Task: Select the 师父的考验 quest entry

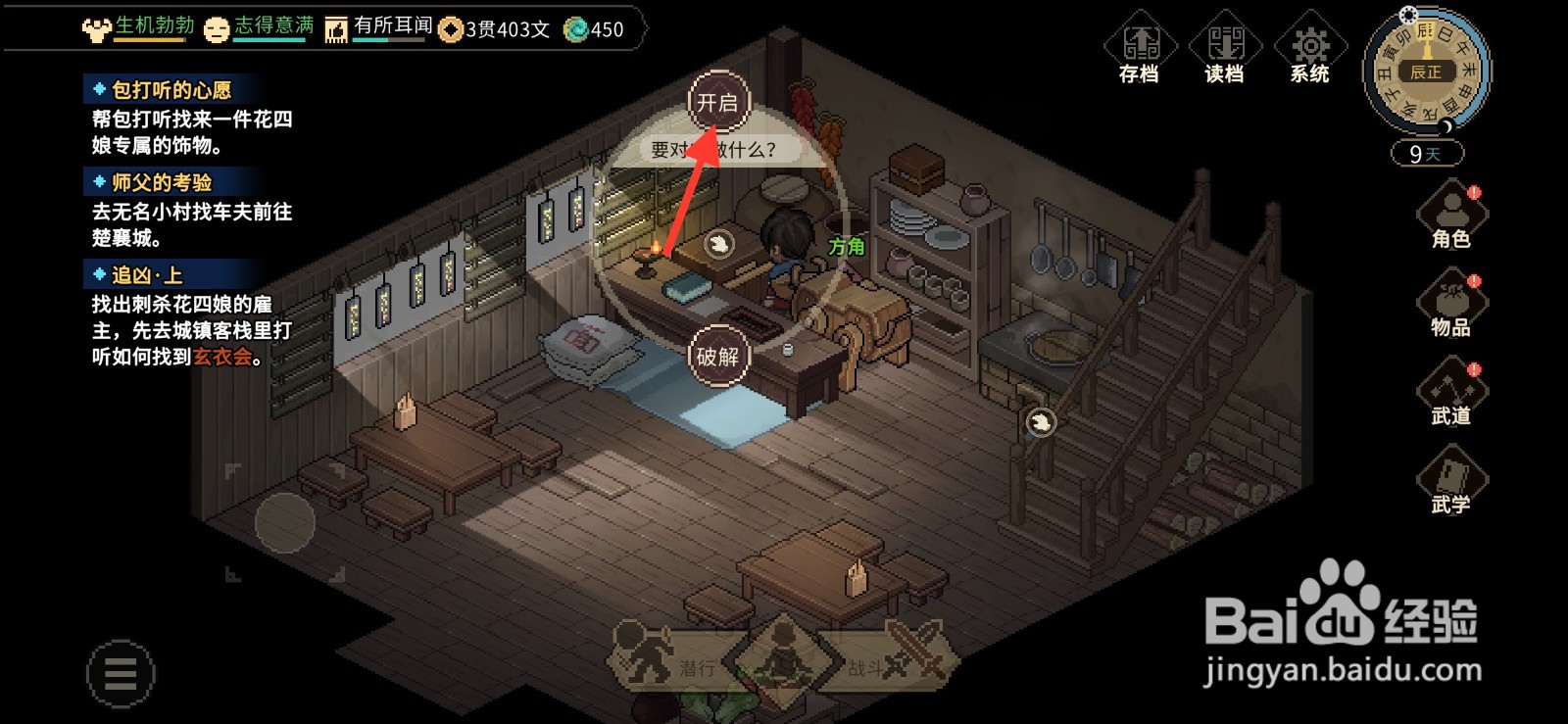Action: click(162, 182)
